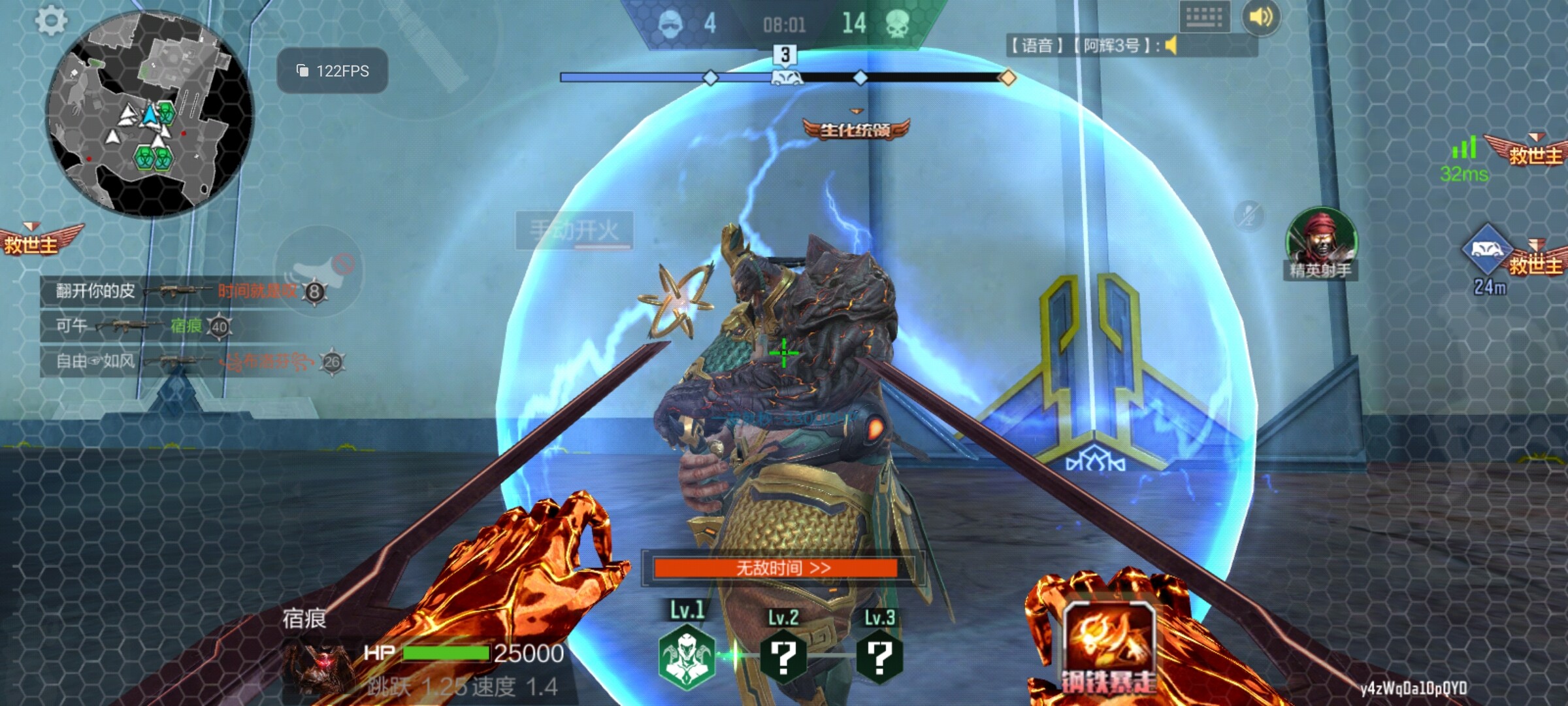Activate the 钢铁暴走 skill

click(x=1109, y=647)
